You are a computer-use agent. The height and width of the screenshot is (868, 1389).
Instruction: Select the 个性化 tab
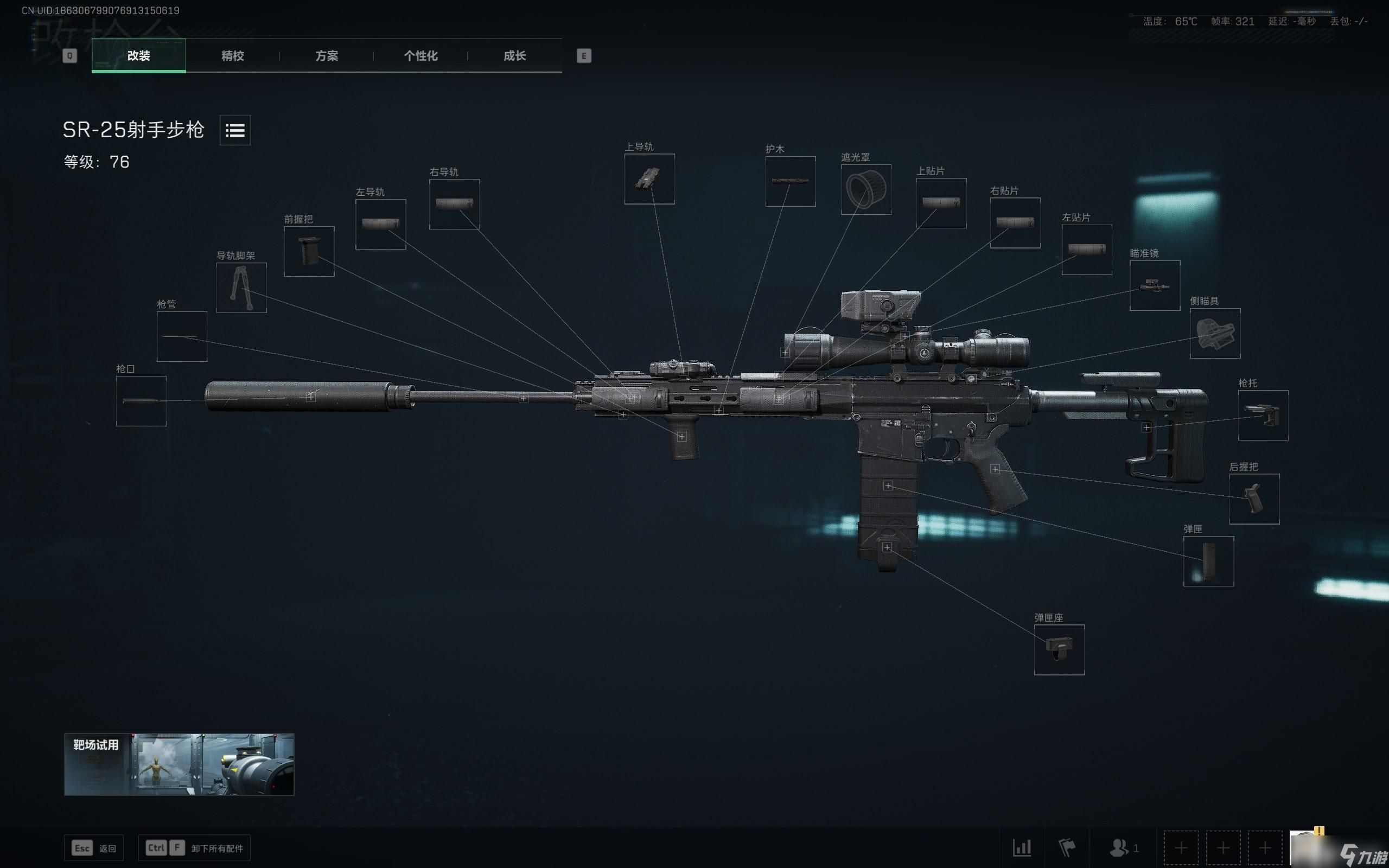420,56
